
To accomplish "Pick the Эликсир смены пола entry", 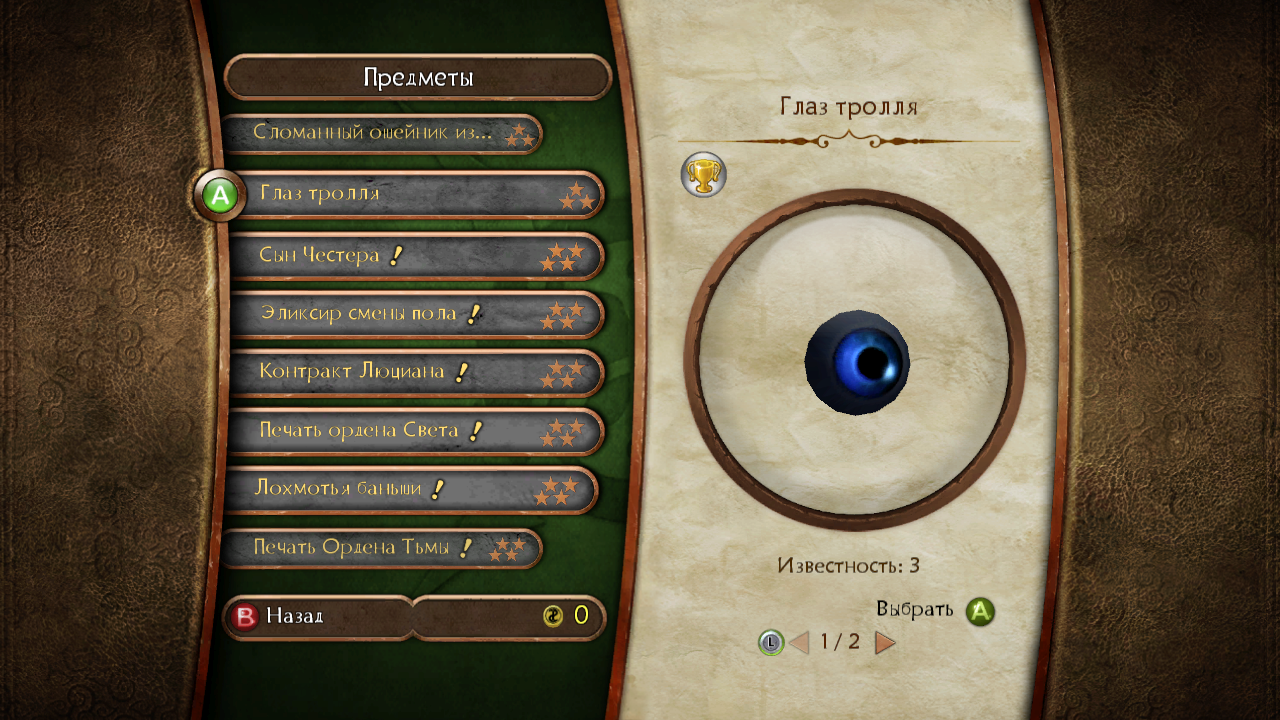I will click(416, 315).
